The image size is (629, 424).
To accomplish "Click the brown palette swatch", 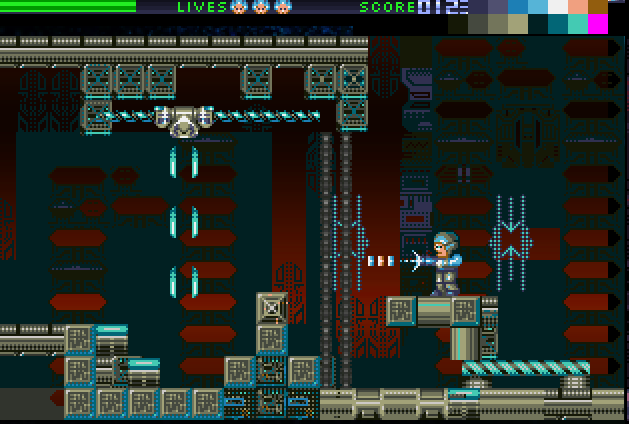I will tap(598, 6).
